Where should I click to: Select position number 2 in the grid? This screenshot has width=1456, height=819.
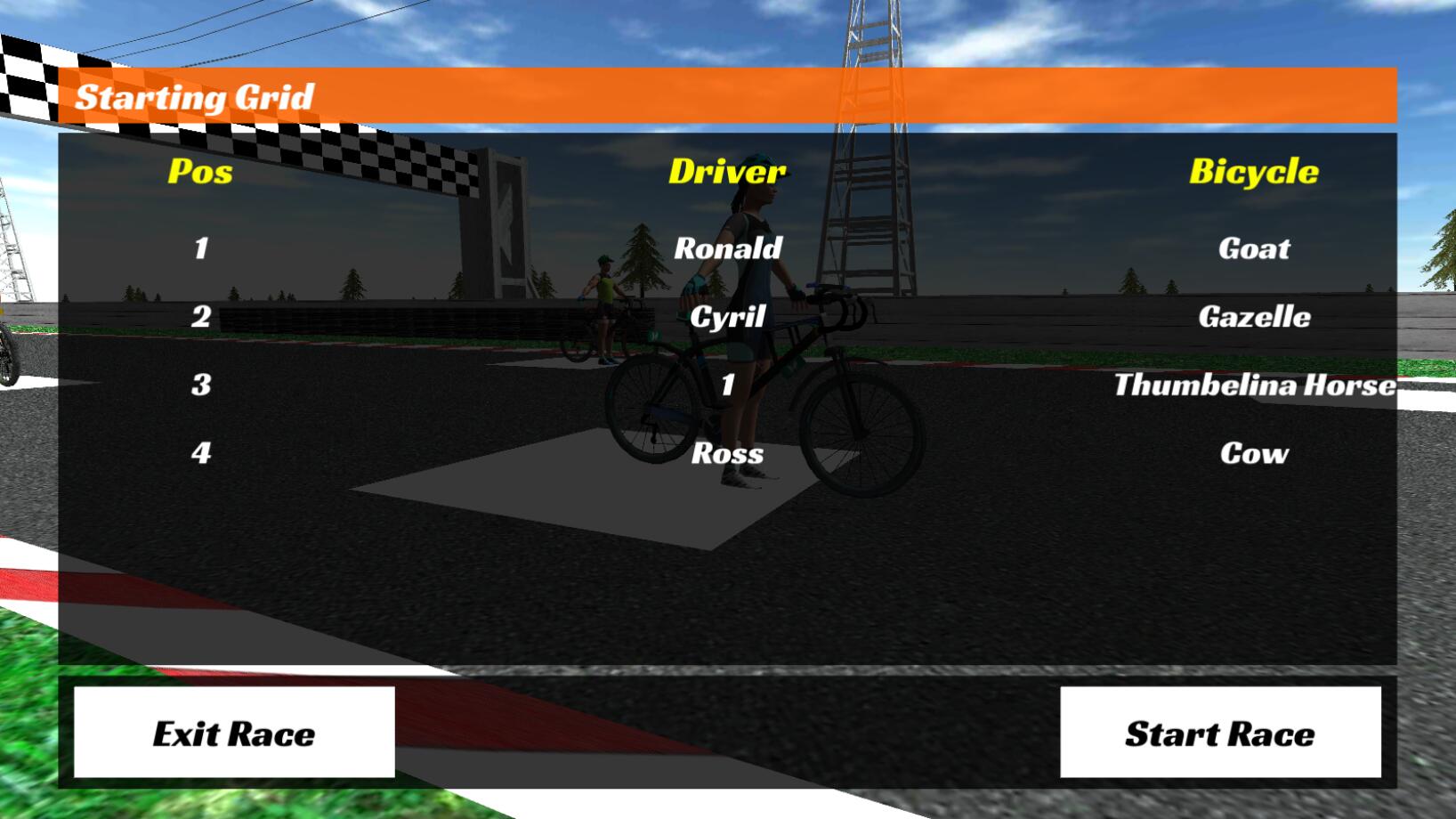[201, 316]
